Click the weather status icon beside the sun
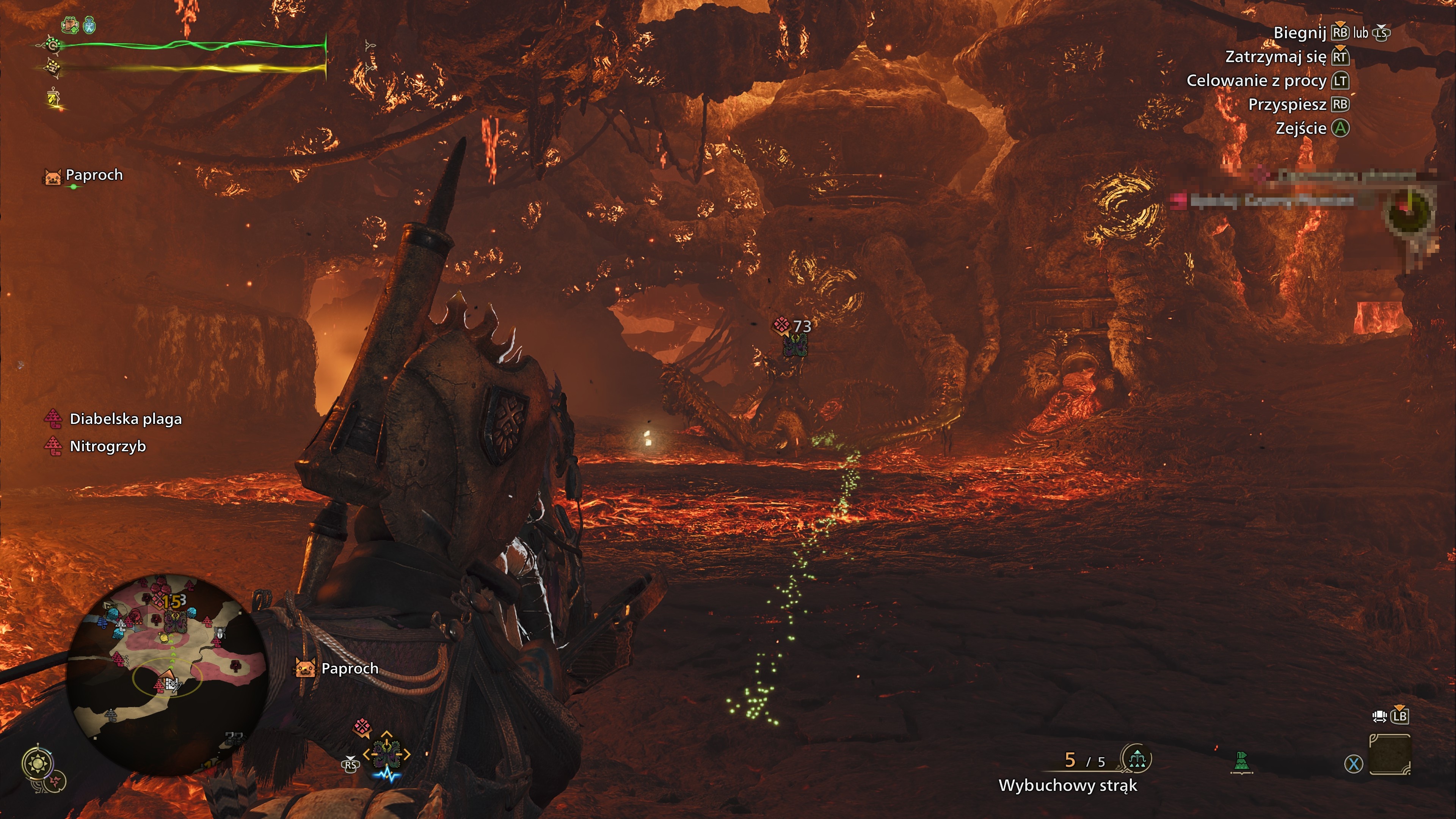The height and width of the screenshot is (819, 1456). pos(57,782)
